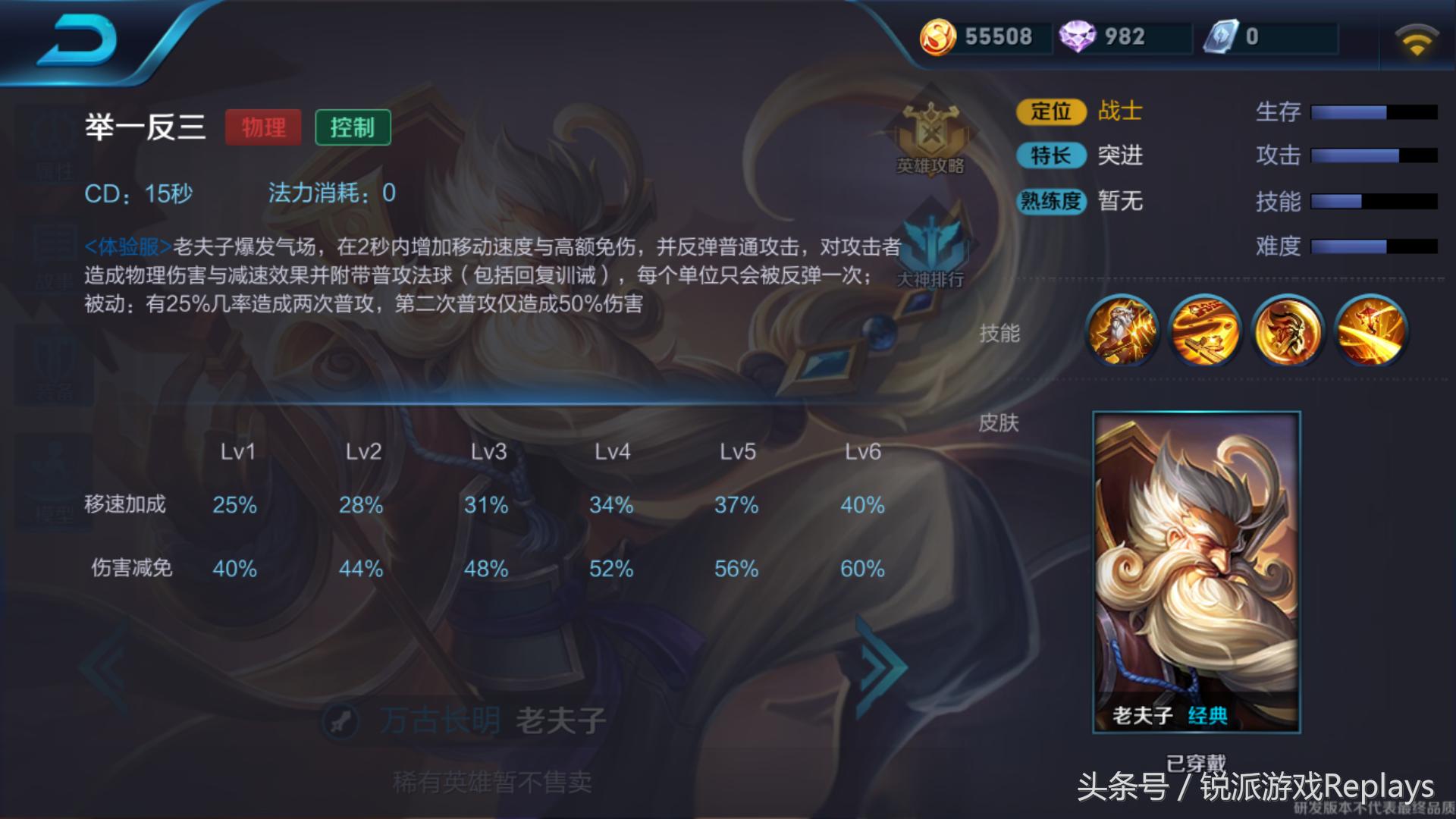Click the purple diamond currency icon
Viewport: 1456px width, 819px height.
pyautogui.click(x=1080, y=36)
